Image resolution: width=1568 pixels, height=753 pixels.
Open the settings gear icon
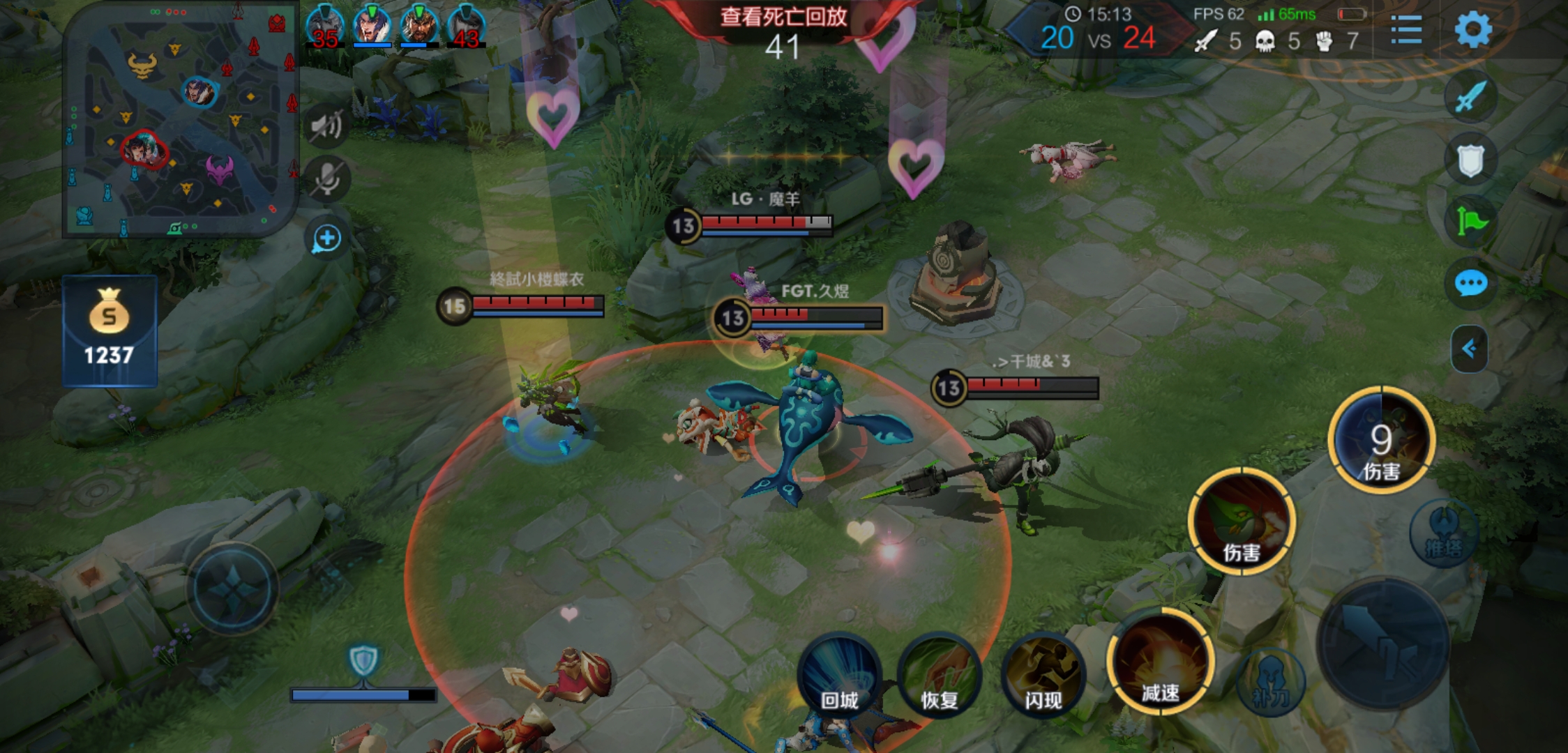pyautogui.click(x=1472, y=30)
